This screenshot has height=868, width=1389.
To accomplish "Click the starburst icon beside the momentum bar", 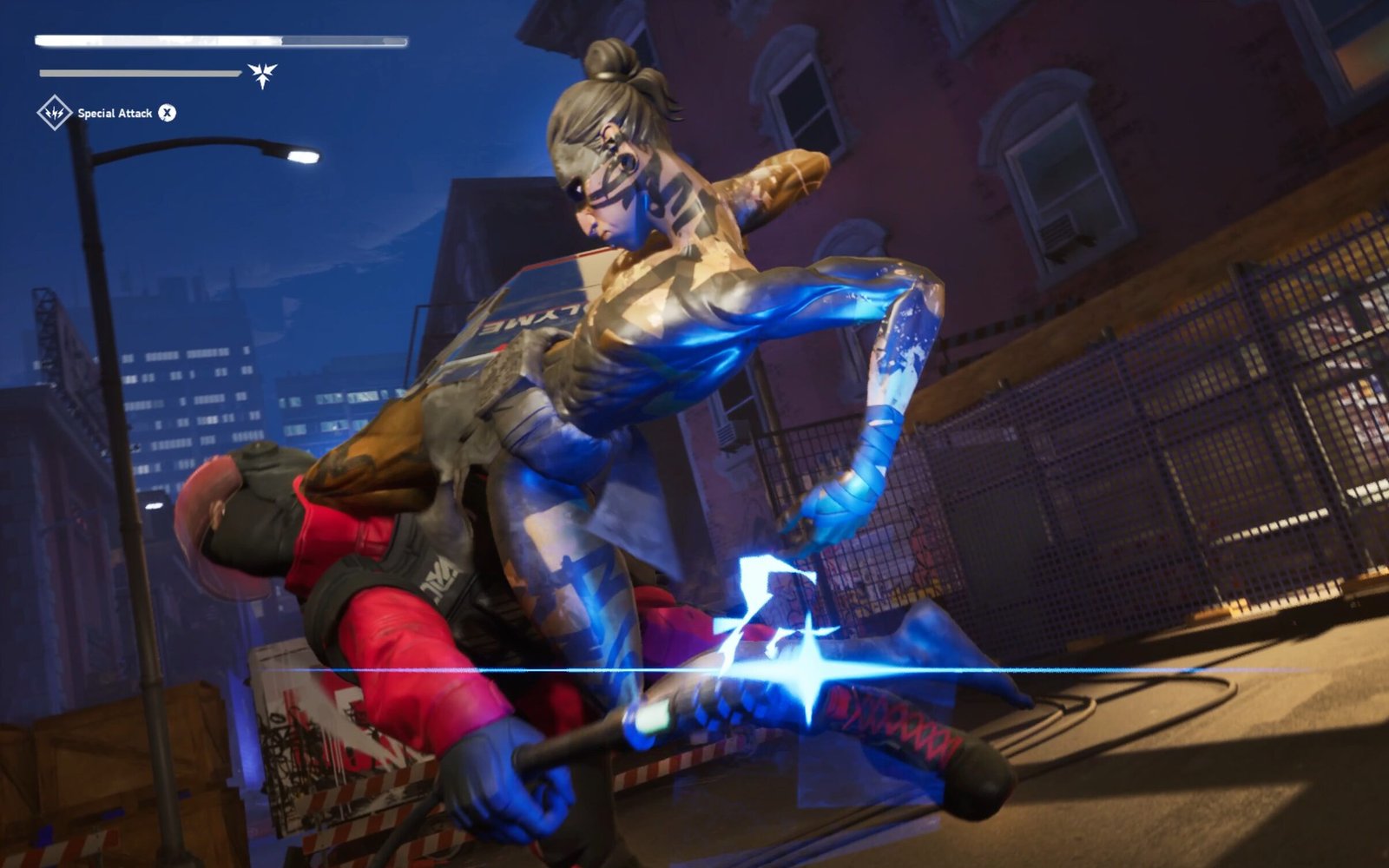I will point(262,74).
